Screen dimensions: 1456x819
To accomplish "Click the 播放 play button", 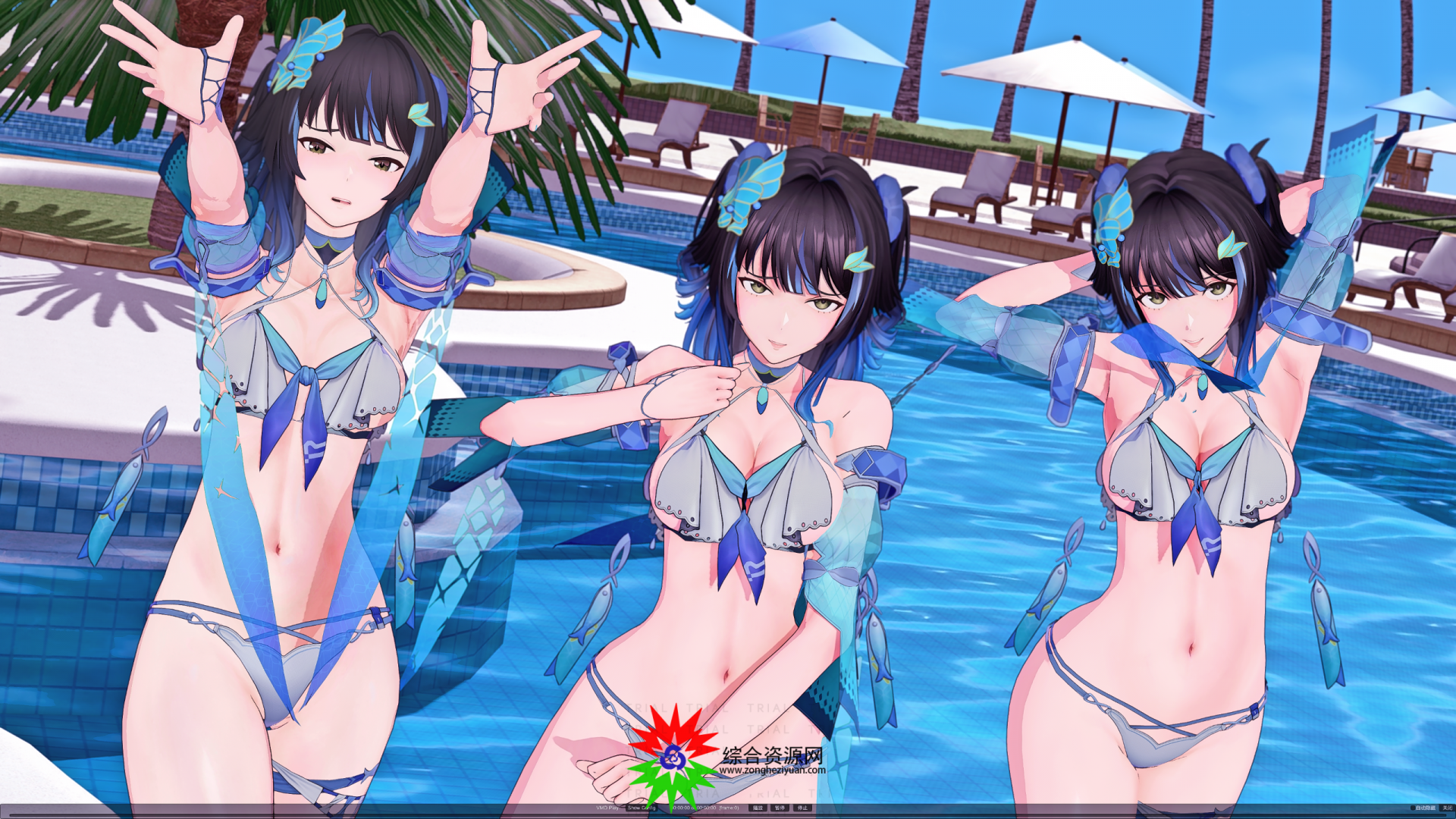I will [x=760, y=808].
